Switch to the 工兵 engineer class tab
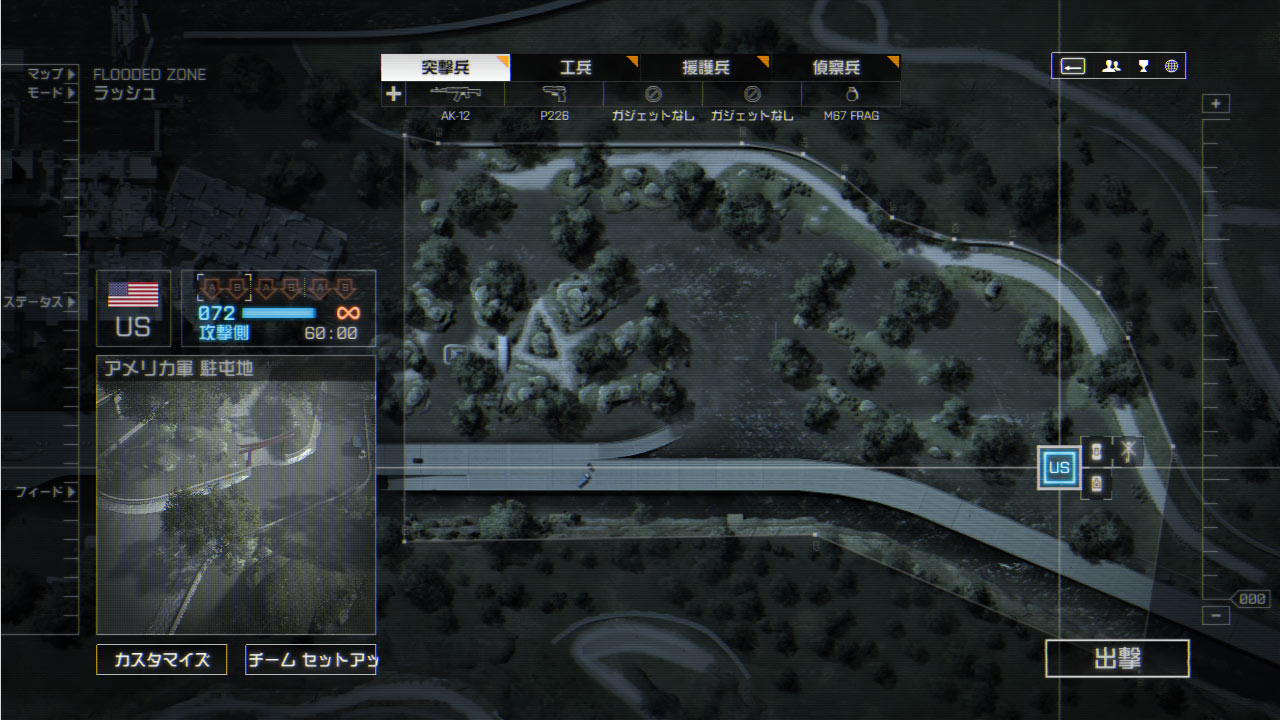 pyautogui.click(x=575, y=68)
